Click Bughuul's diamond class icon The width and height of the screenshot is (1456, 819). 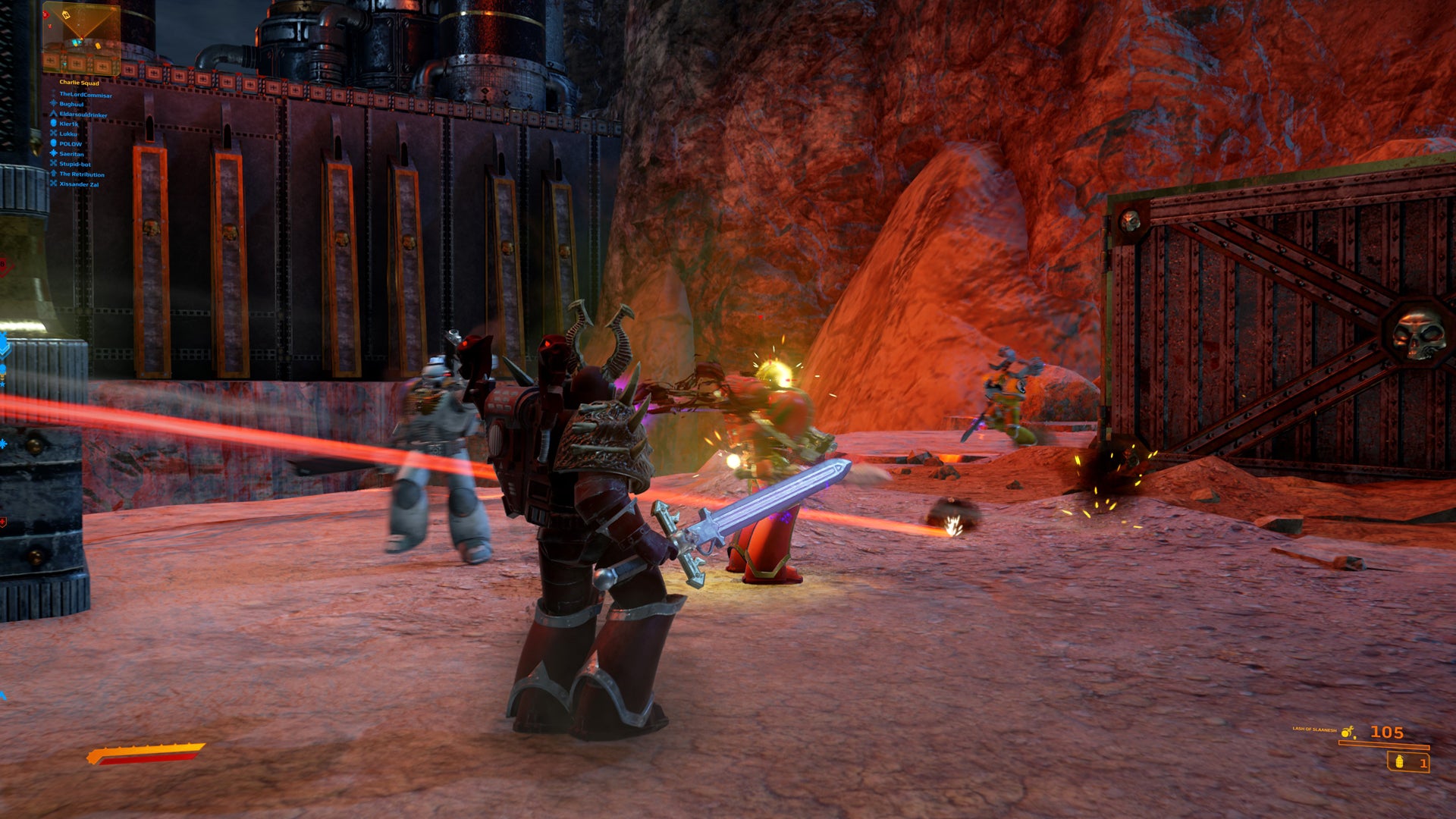coord(53,103)
